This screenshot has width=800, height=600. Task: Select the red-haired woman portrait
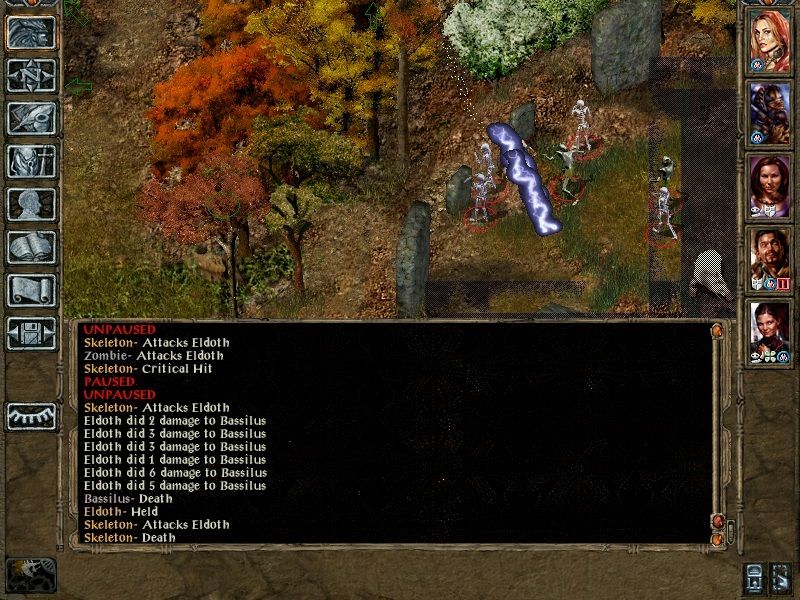tap(770, 40)
